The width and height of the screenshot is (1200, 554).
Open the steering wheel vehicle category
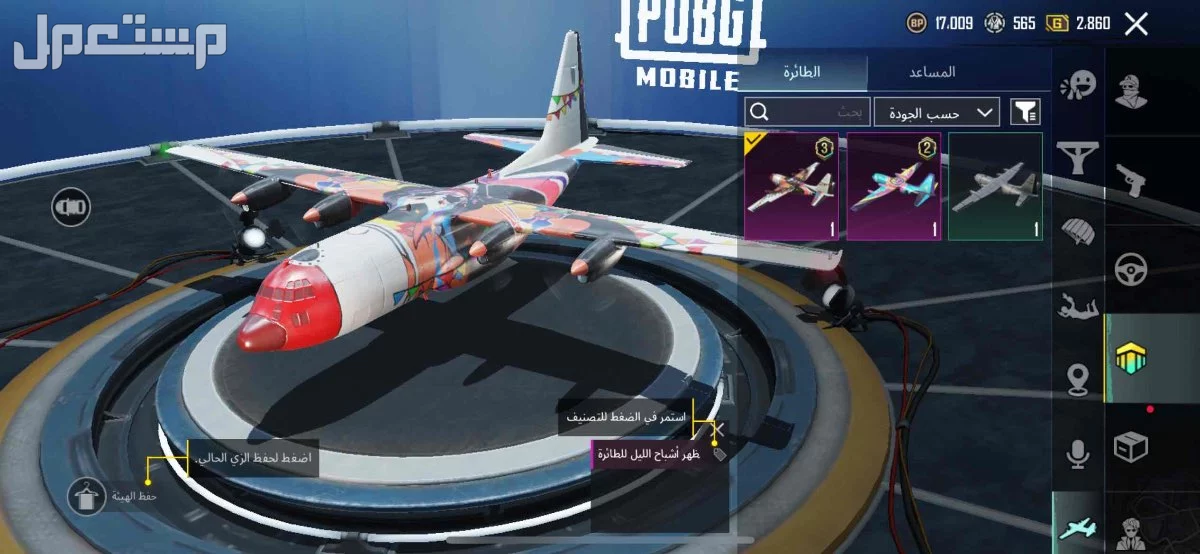click(x=1132, y=268)
